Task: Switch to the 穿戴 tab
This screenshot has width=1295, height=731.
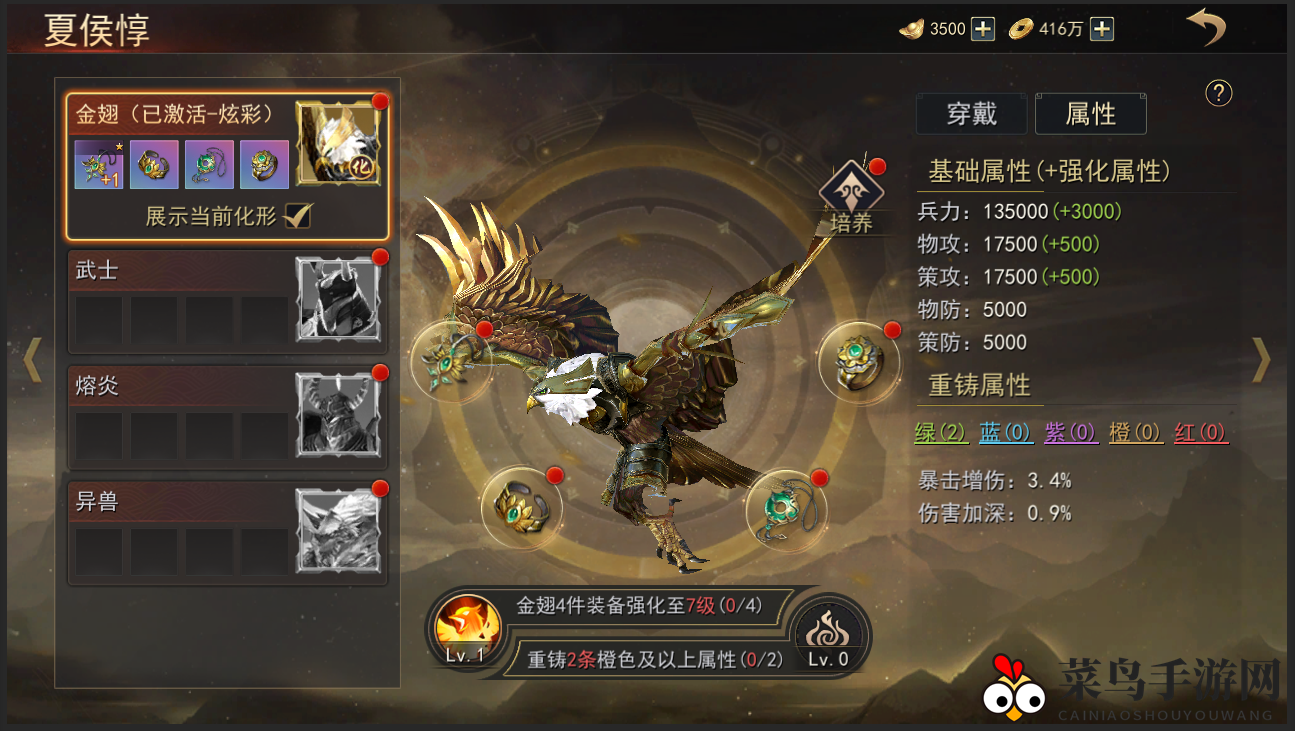Action: point(971,113)
